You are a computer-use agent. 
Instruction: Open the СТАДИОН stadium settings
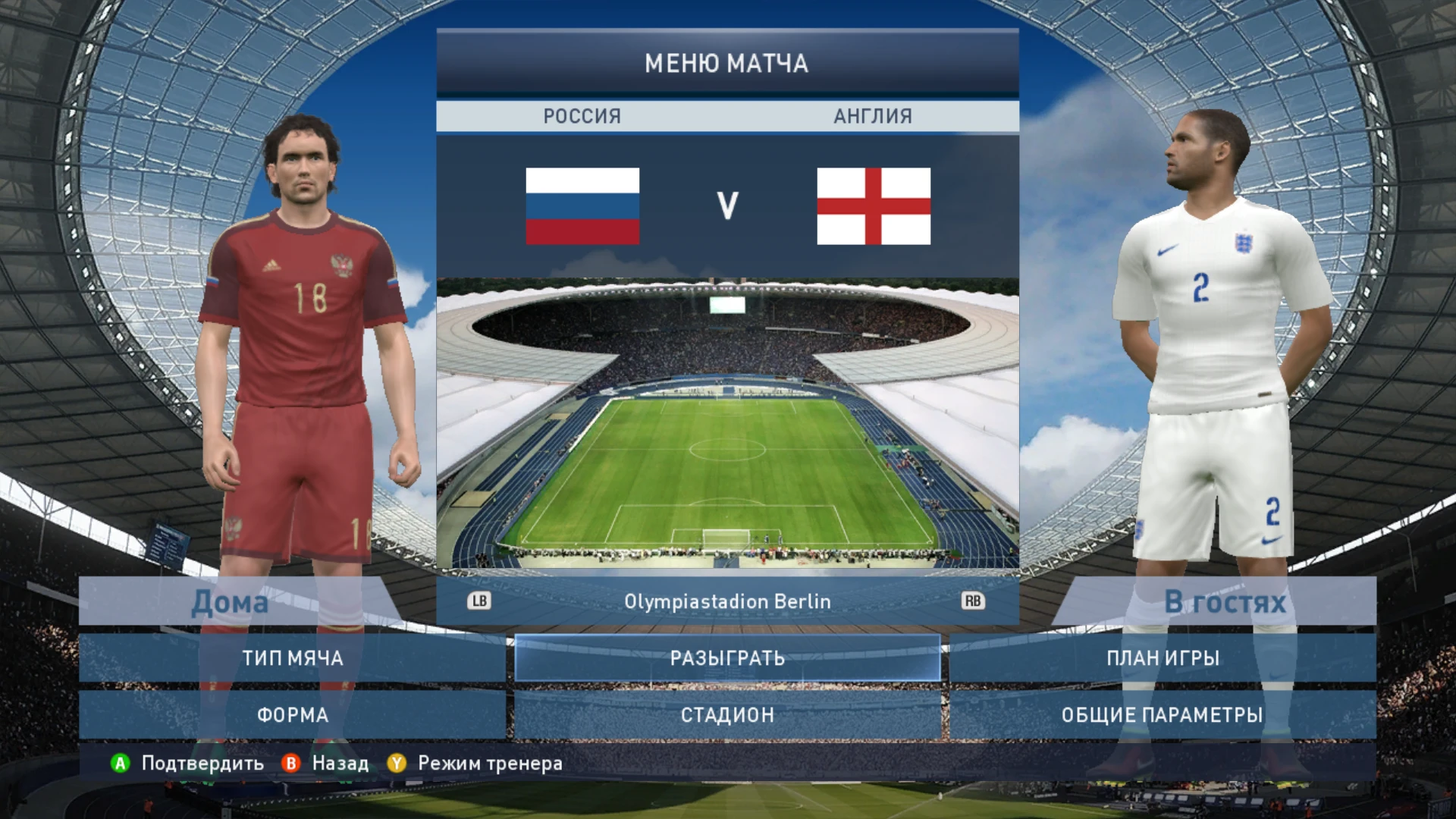(726, 714)
